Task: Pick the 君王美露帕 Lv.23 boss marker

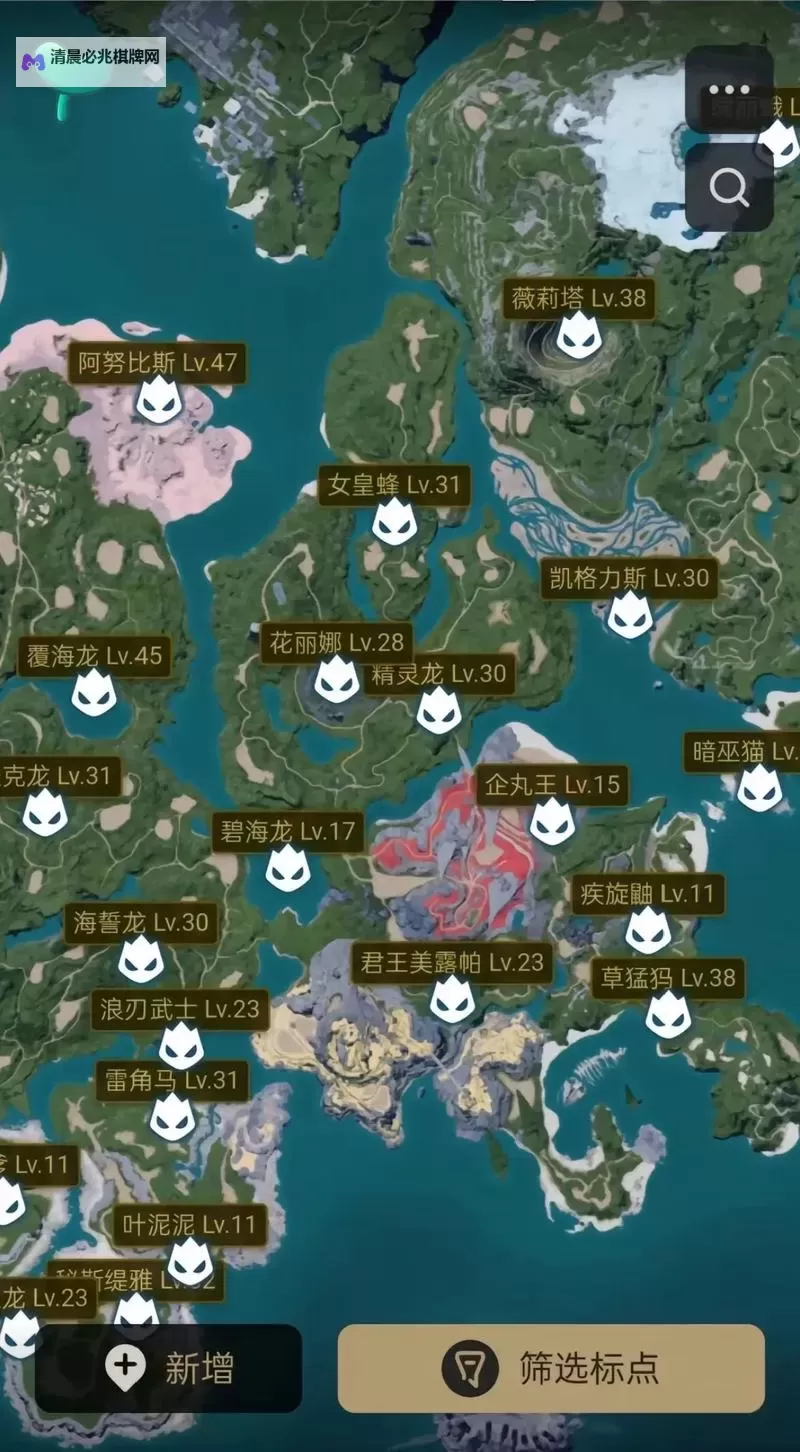Action: coord(452,998)
